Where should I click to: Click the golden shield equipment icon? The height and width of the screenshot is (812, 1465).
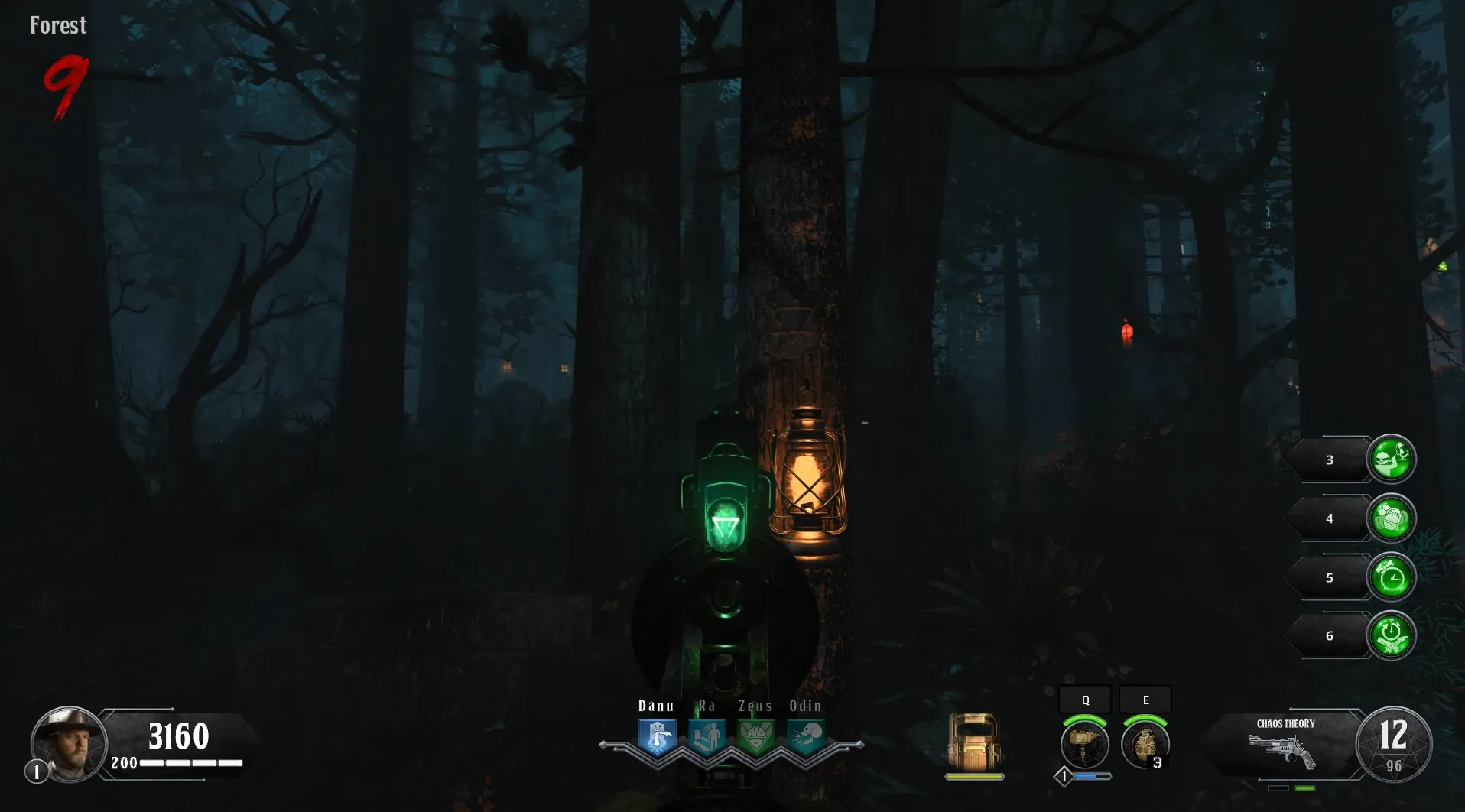[x=974, y=742]
